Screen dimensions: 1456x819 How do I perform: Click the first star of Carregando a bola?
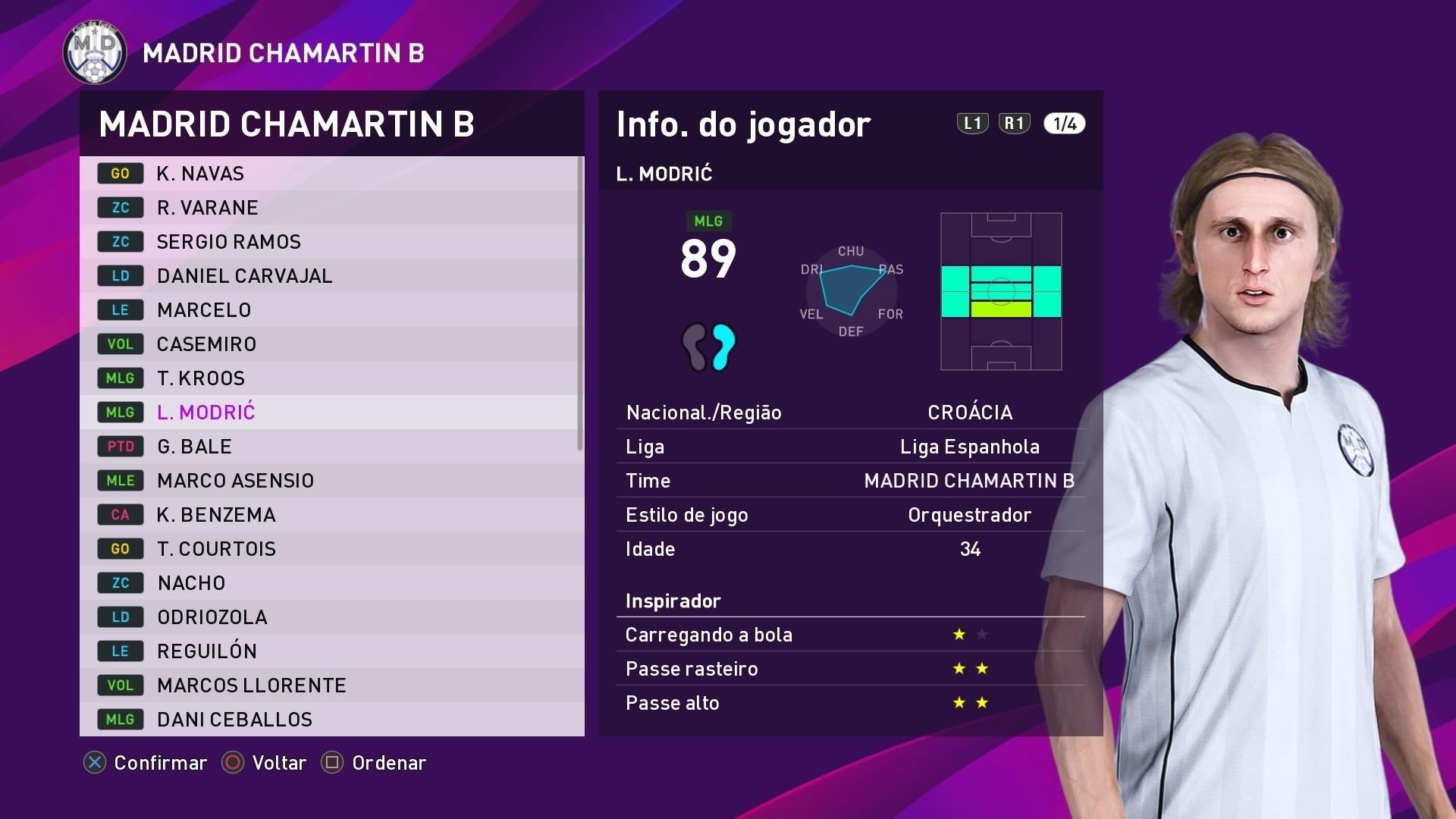coord(957,634)
